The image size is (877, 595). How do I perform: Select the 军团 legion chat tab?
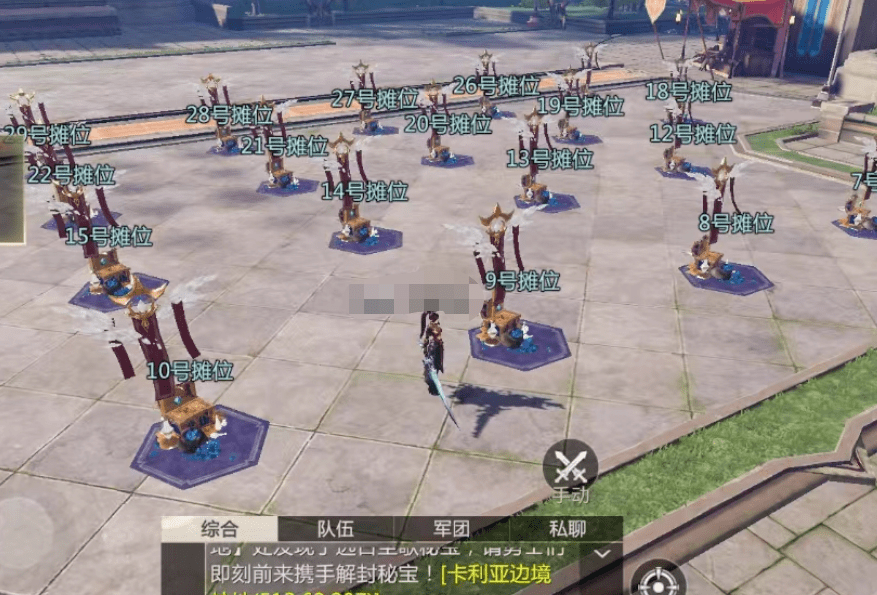click(452, 529)
